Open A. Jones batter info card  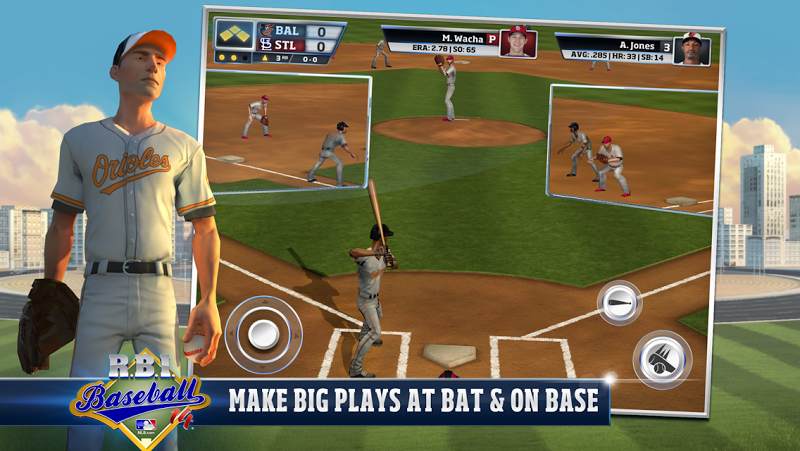coord(633,49)
